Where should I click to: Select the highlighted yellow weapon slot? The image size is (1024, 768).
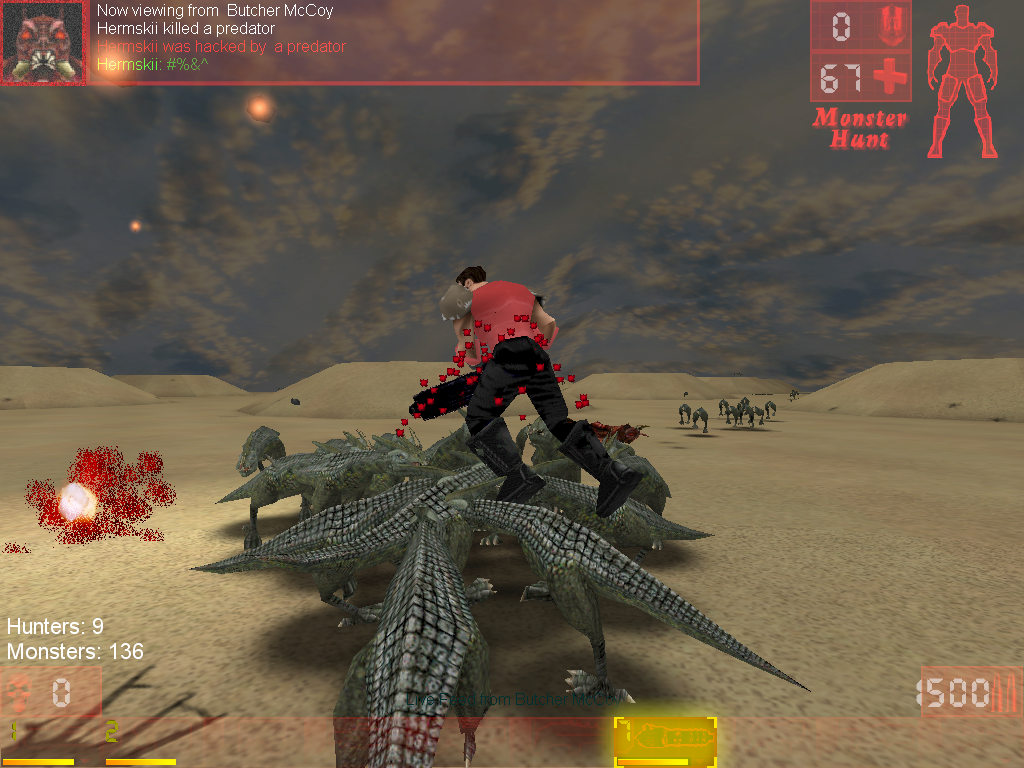click(664, 741)
